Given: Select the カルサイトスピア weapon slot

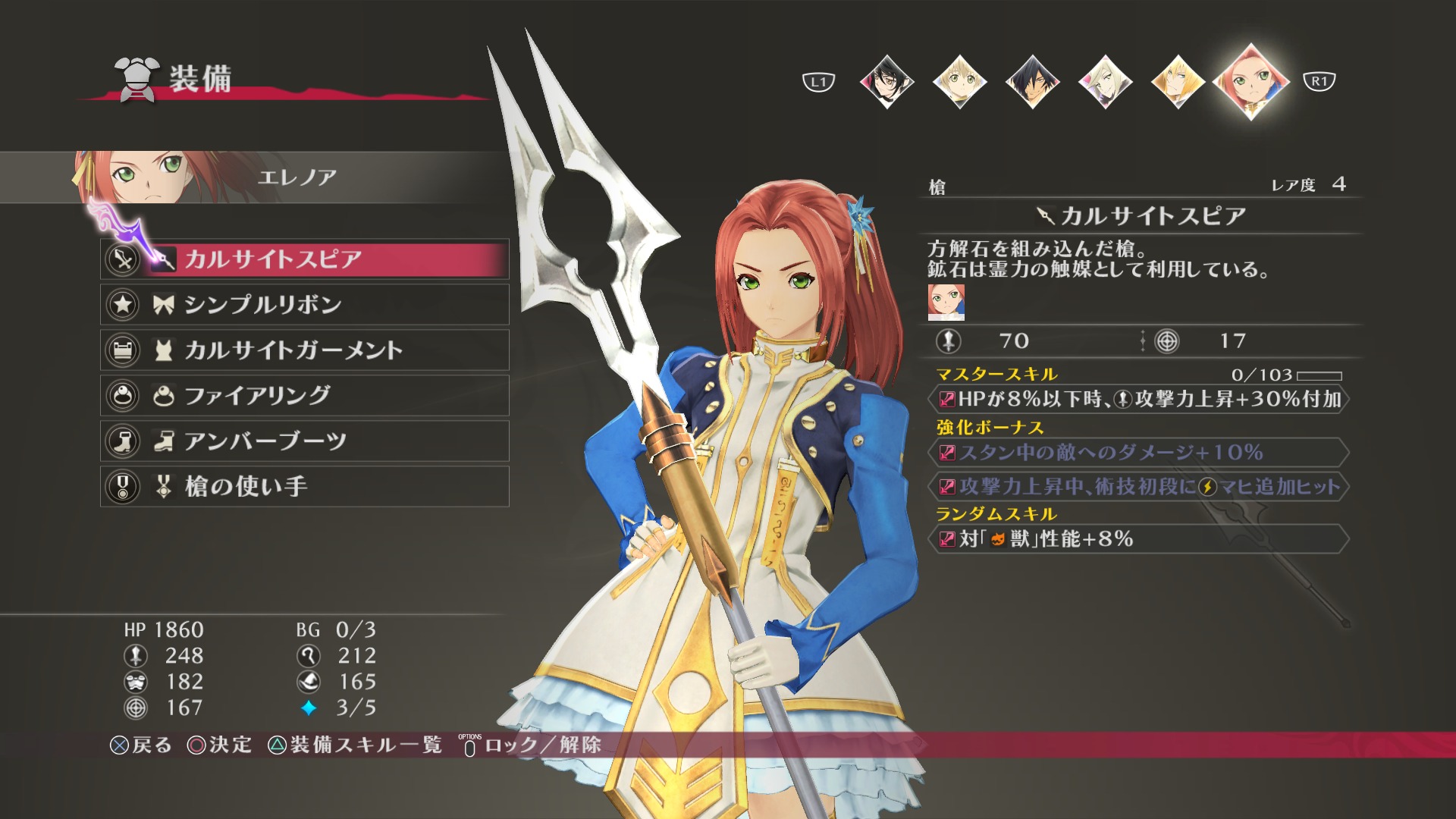Looking at the screenshot, I should [x=303, y=259].
